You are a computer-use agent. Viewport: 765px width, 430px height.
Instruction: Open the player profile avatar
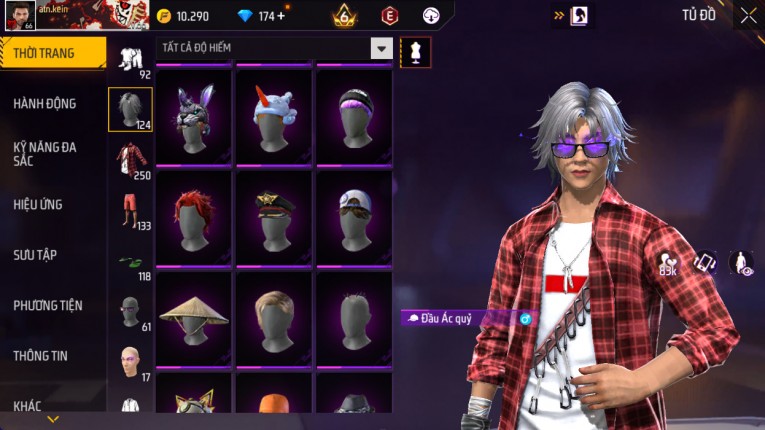(20, 15)
